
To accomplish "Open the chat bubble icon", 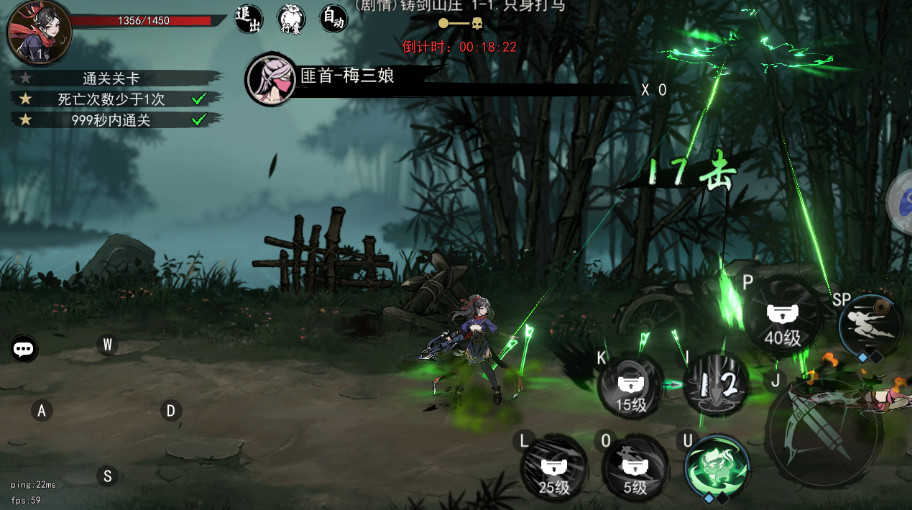I will (24, 349).
